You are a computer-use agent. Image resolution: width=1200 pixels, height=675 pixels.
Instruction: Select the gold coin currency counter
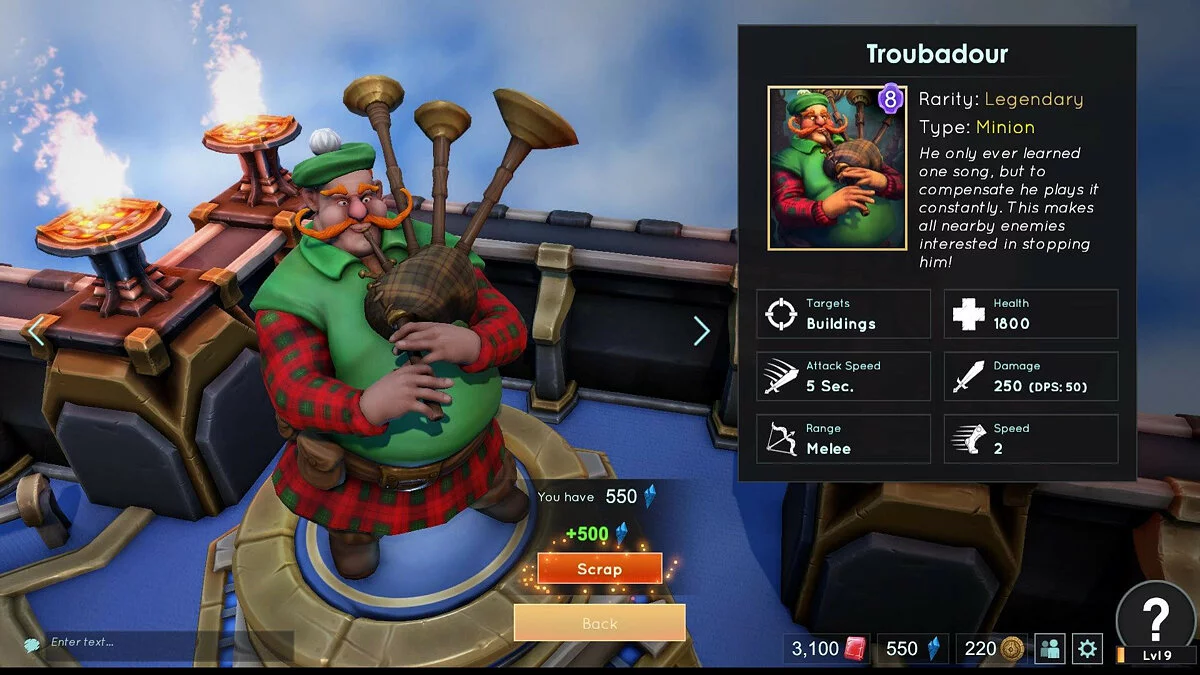coord(990,649)
